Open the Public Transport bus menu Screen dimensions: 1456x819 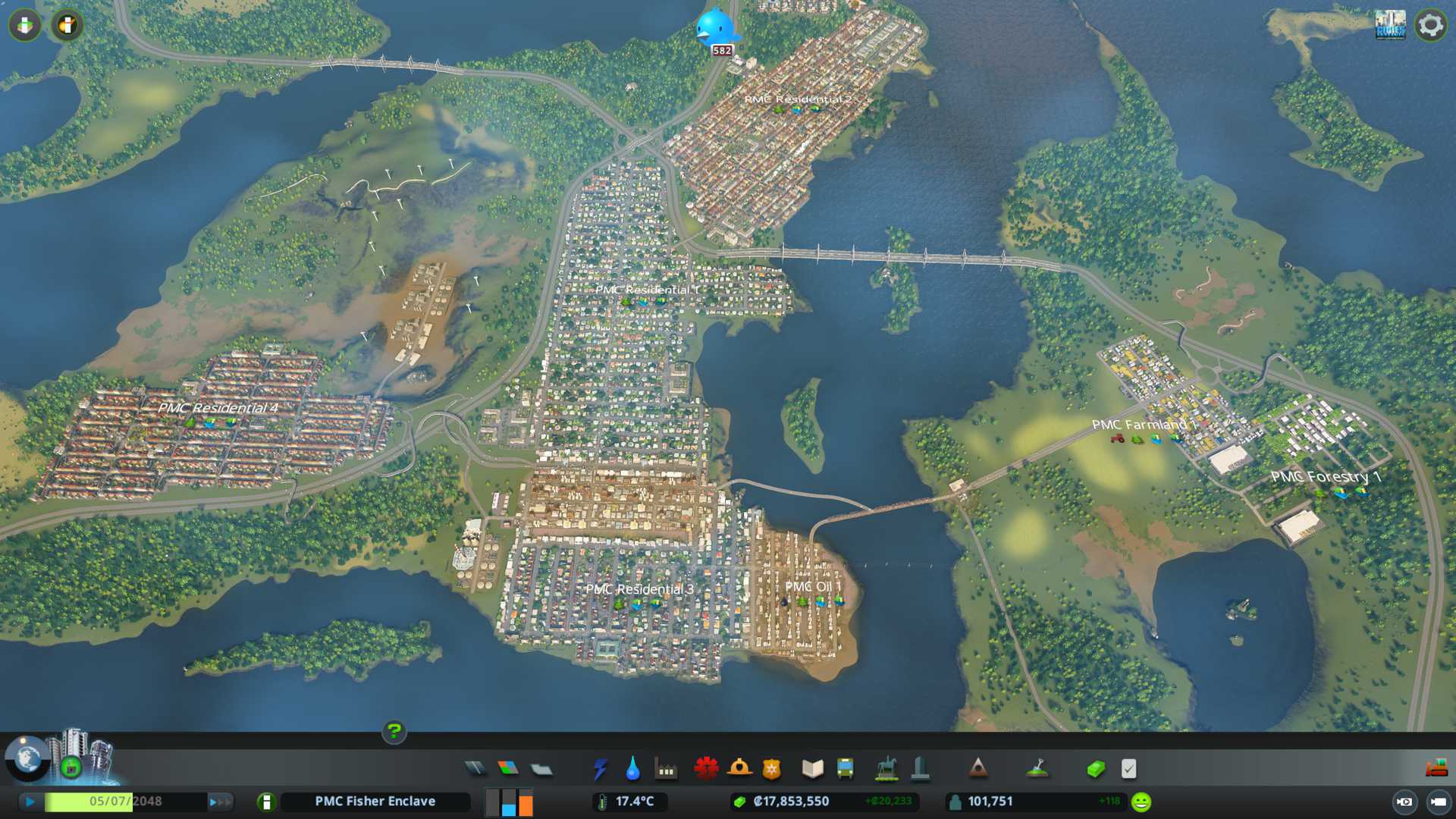[845, 769]
